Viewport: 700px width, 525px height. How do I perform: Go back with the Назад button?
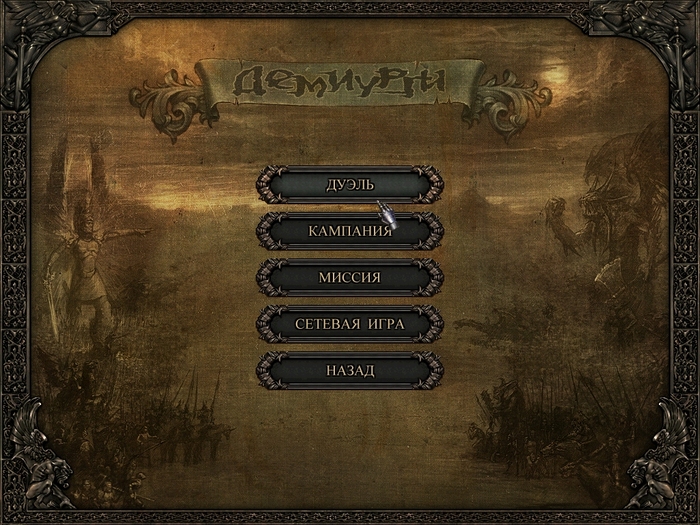pyautogui.click(x=349, y=370)
